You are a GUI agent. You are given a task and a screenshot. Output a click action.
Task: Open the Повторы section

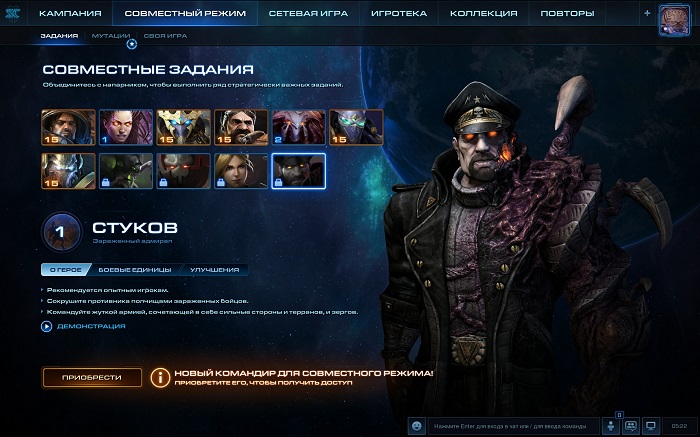(567, 13)
